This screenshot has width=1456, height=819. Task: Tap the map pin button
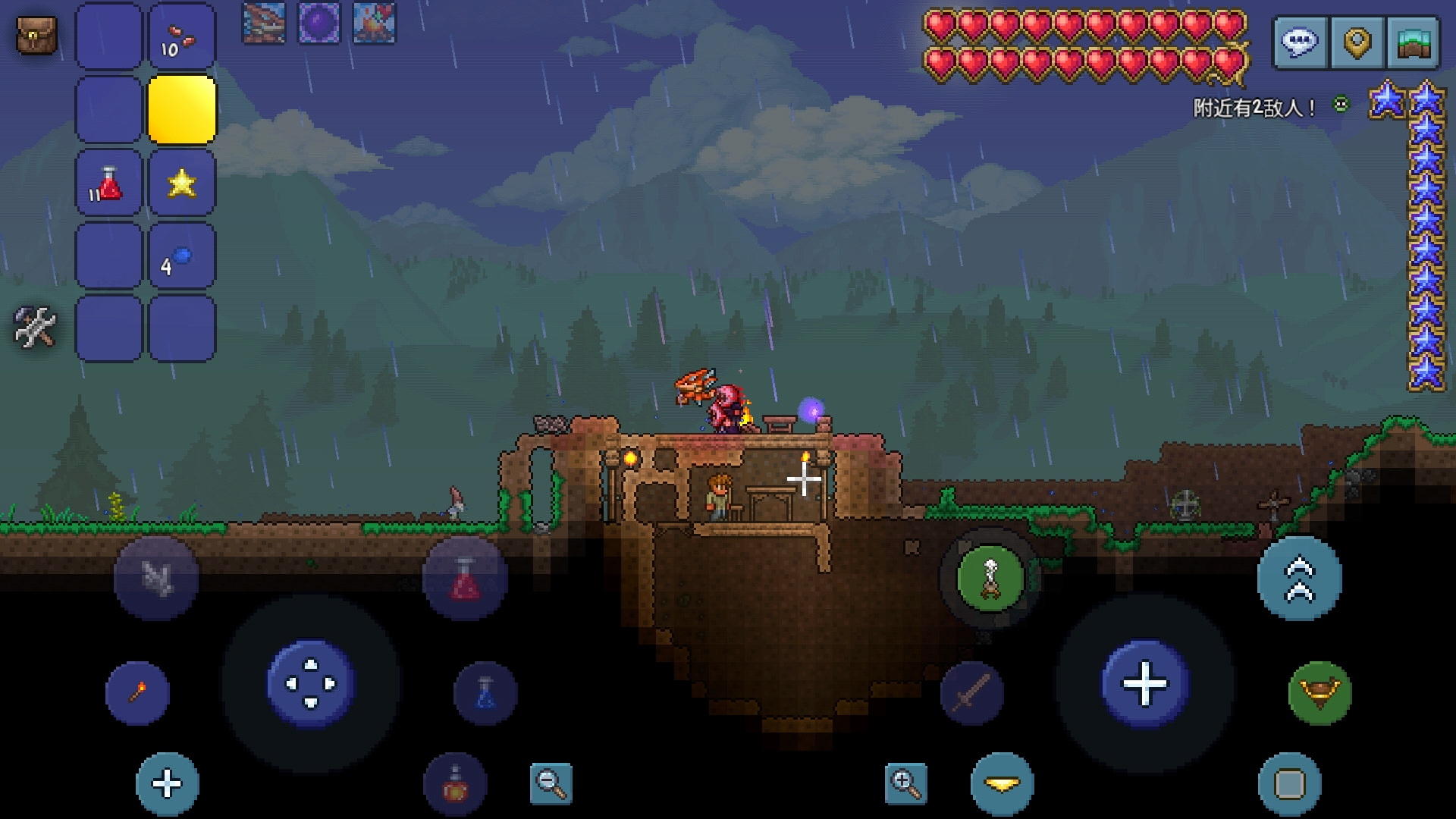tap(1357, 42)
